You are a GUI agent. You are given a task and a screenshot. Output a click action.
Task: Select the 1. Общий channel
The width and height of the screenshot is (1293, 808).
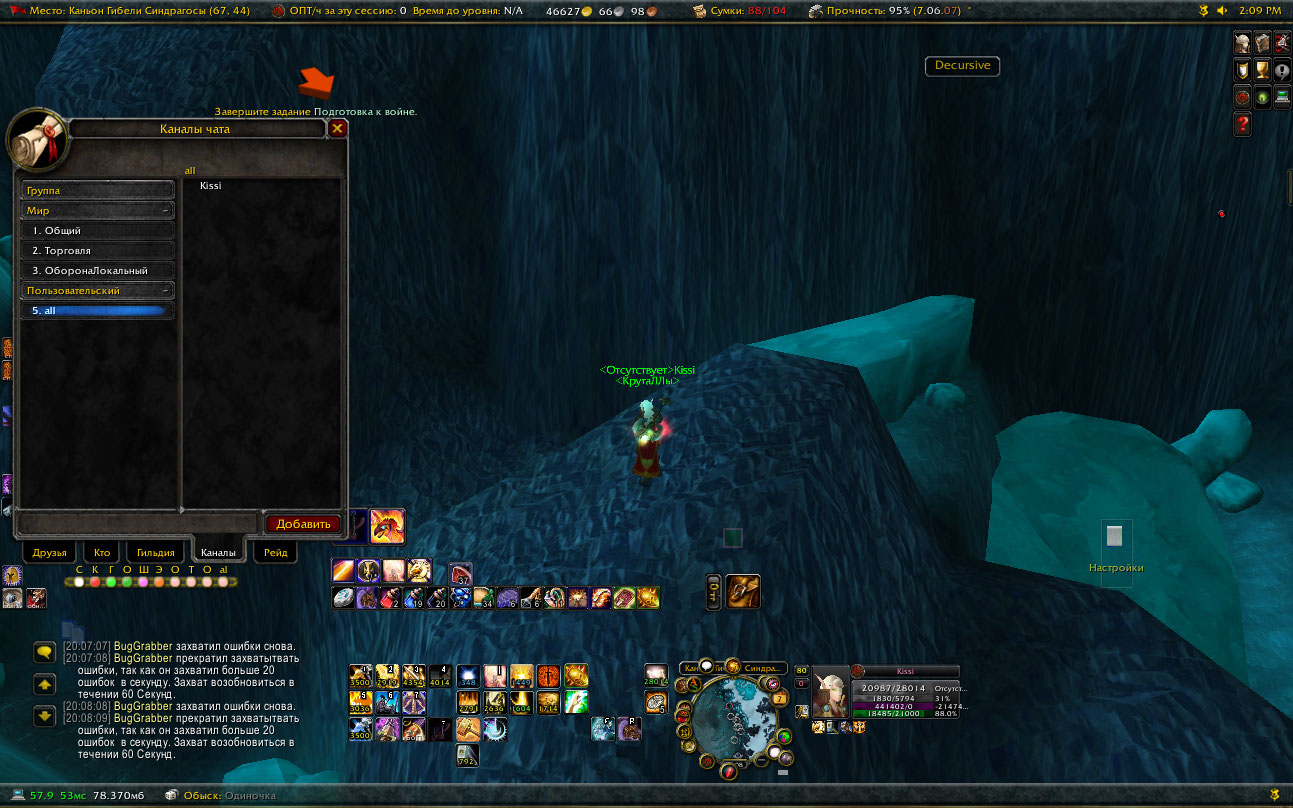coord(97,231)
